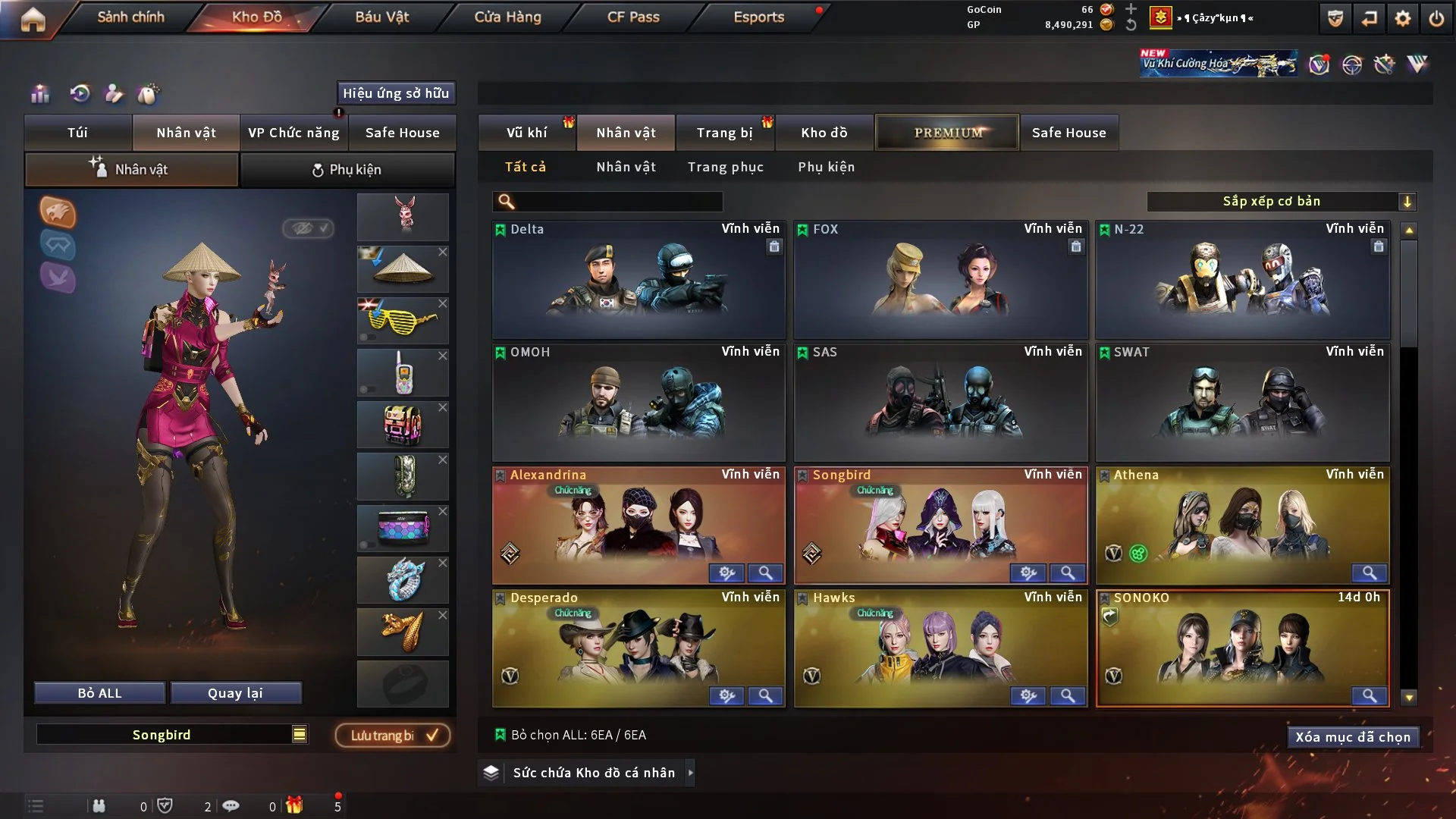Switch to the Vũ khí tab
The height and width of the screenshot is (819, 1456).
pyautogui.click(x=526, y=133)
